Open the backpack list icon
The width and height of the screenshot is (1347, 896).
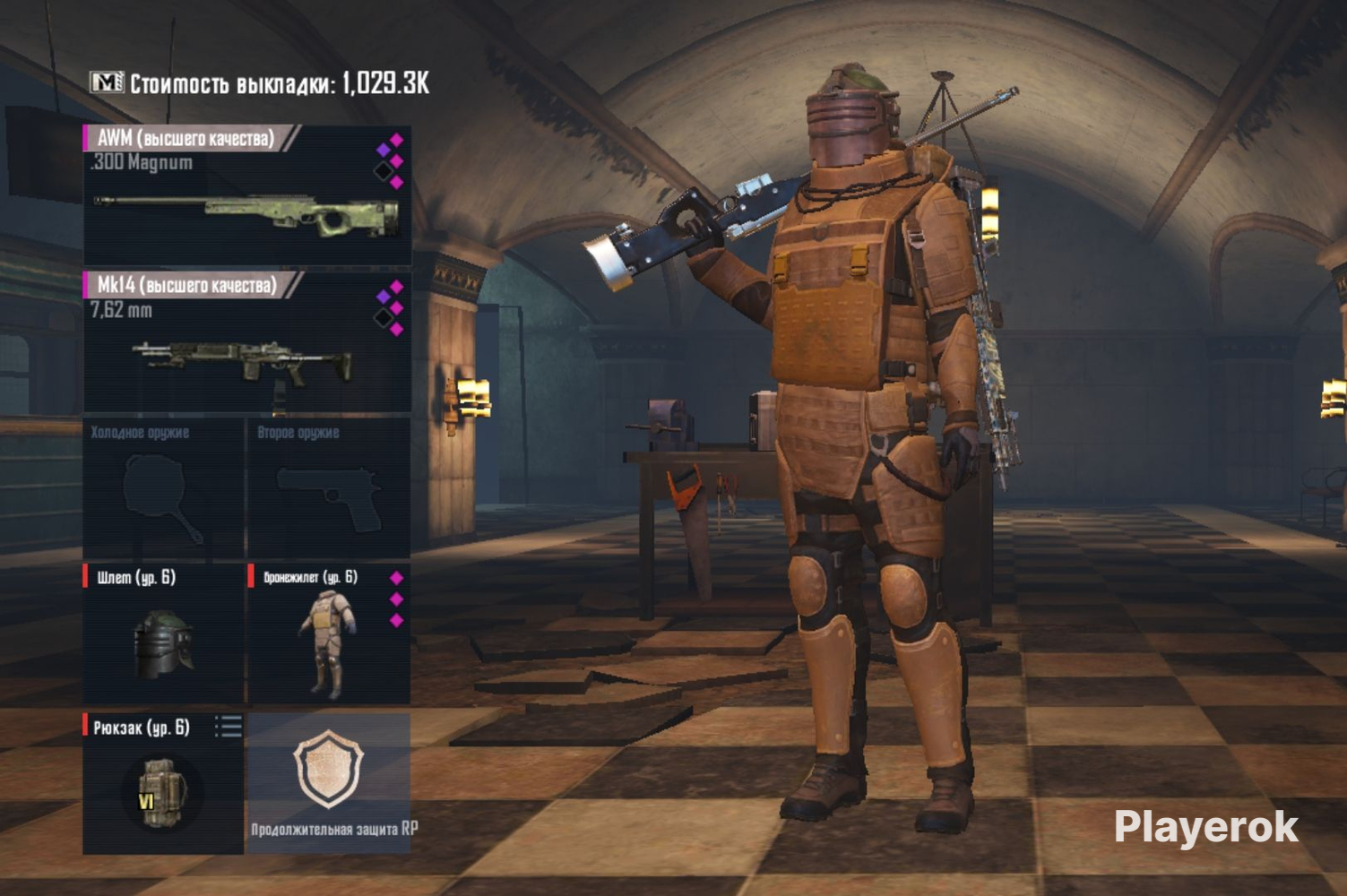pyautogui.click(x=229, y=727)
